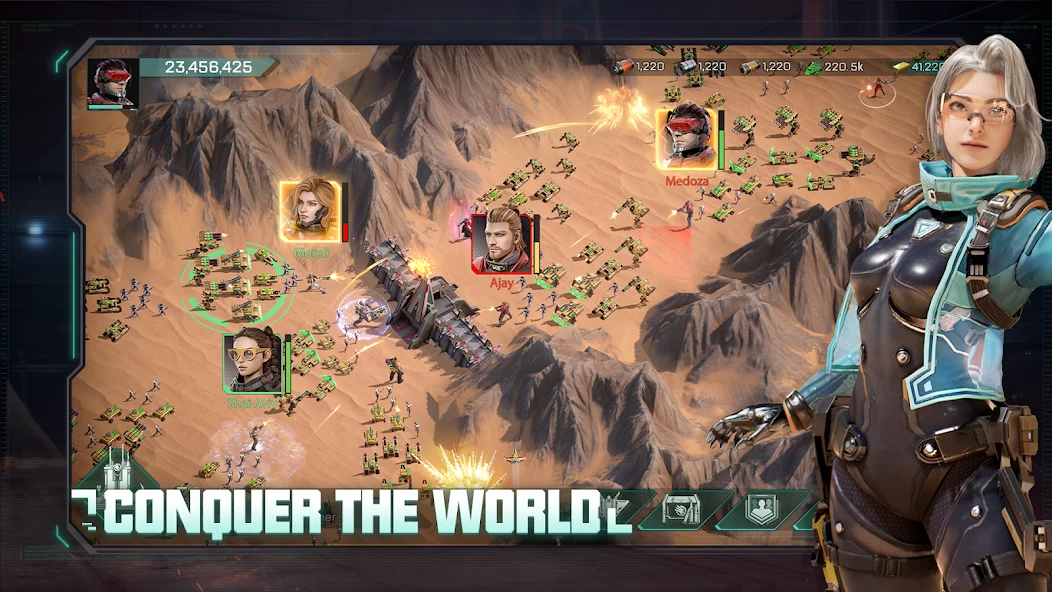Open the commander profile avatar
Screen dimensions: 1052x592
112,82
